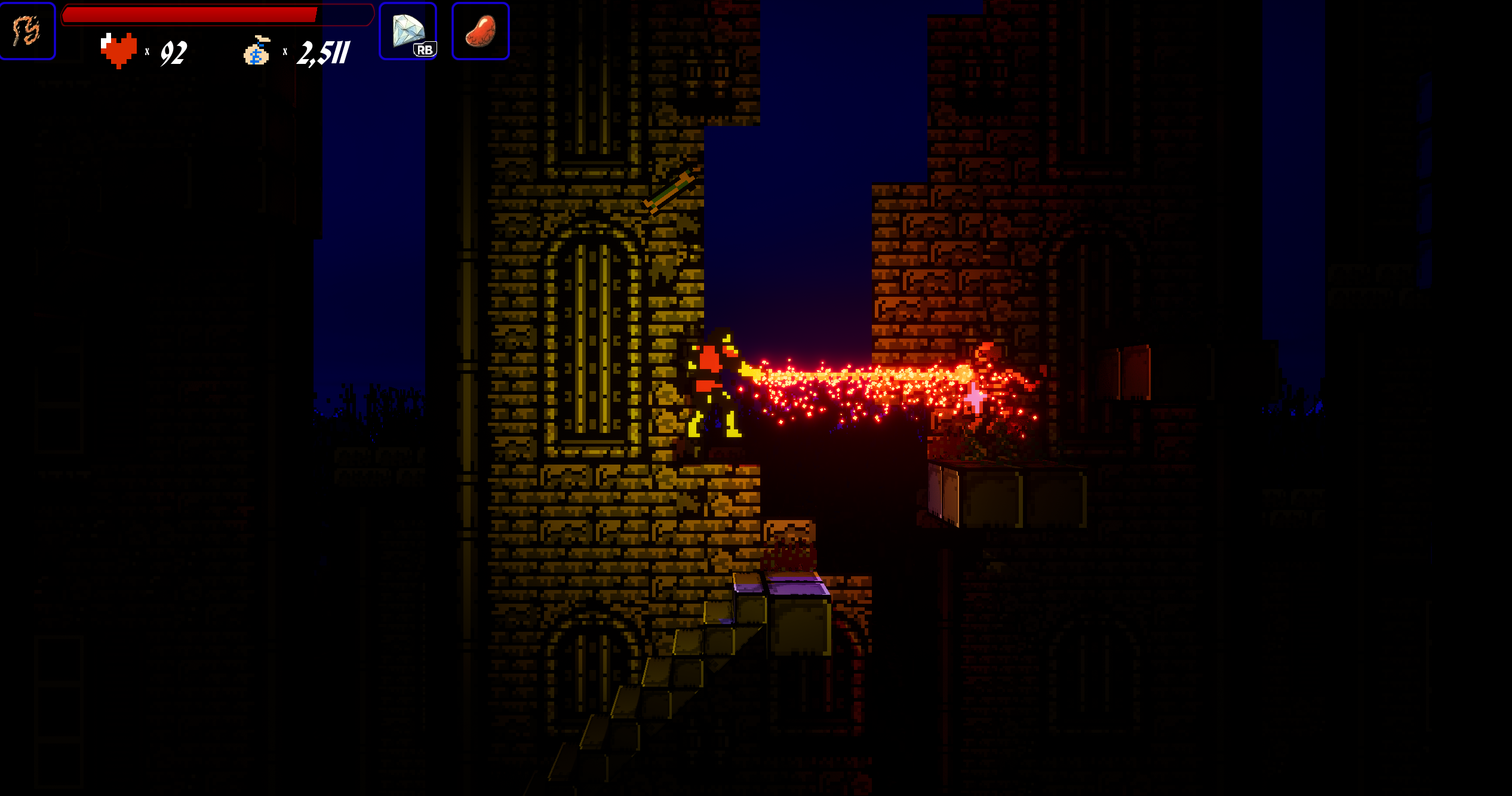Screen dimensions: 1512x796
Task: Click the dollar sign on the money pouch
Action: coord(257,59)
